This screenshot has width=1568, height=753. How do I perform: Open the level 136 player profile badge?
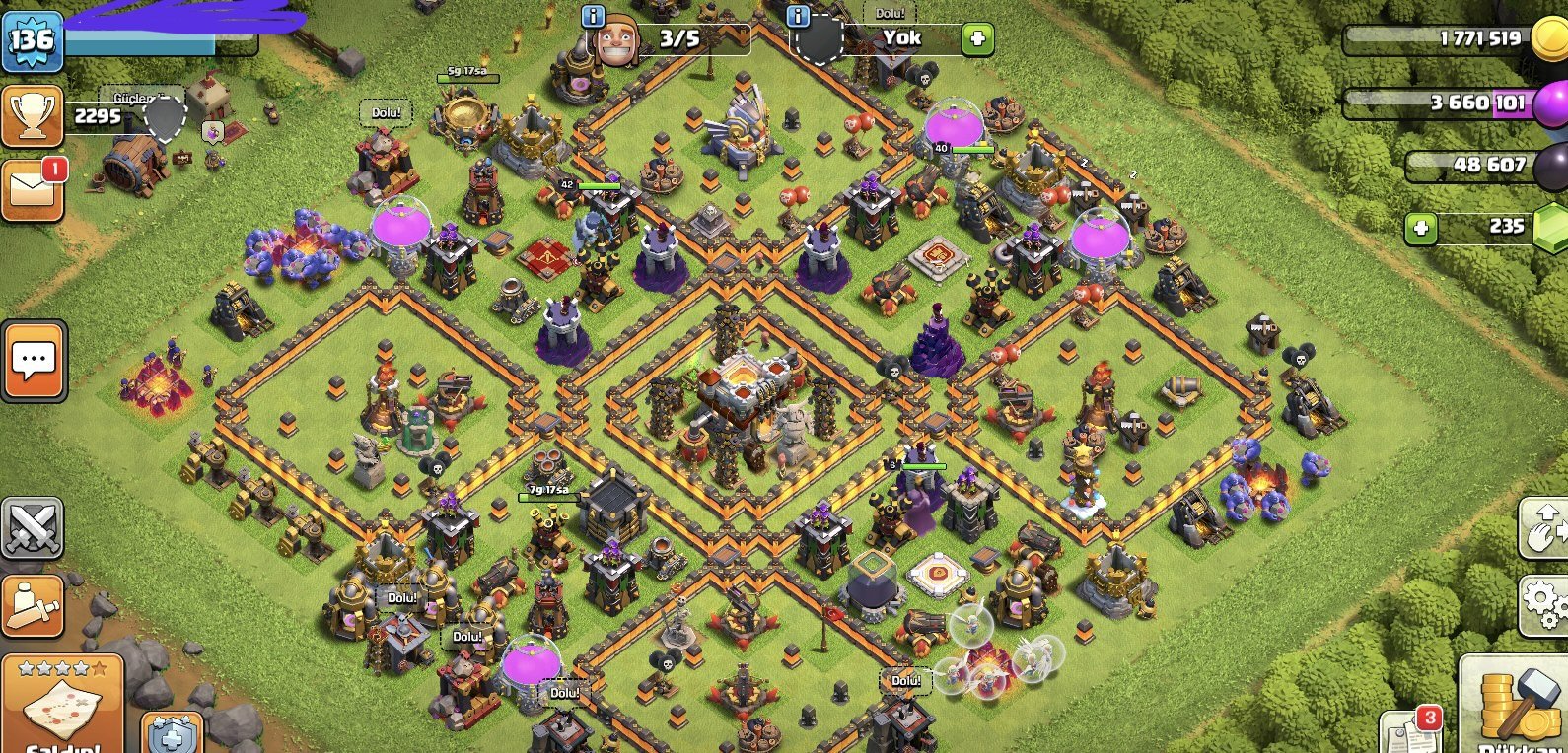[x=33, y=40]
